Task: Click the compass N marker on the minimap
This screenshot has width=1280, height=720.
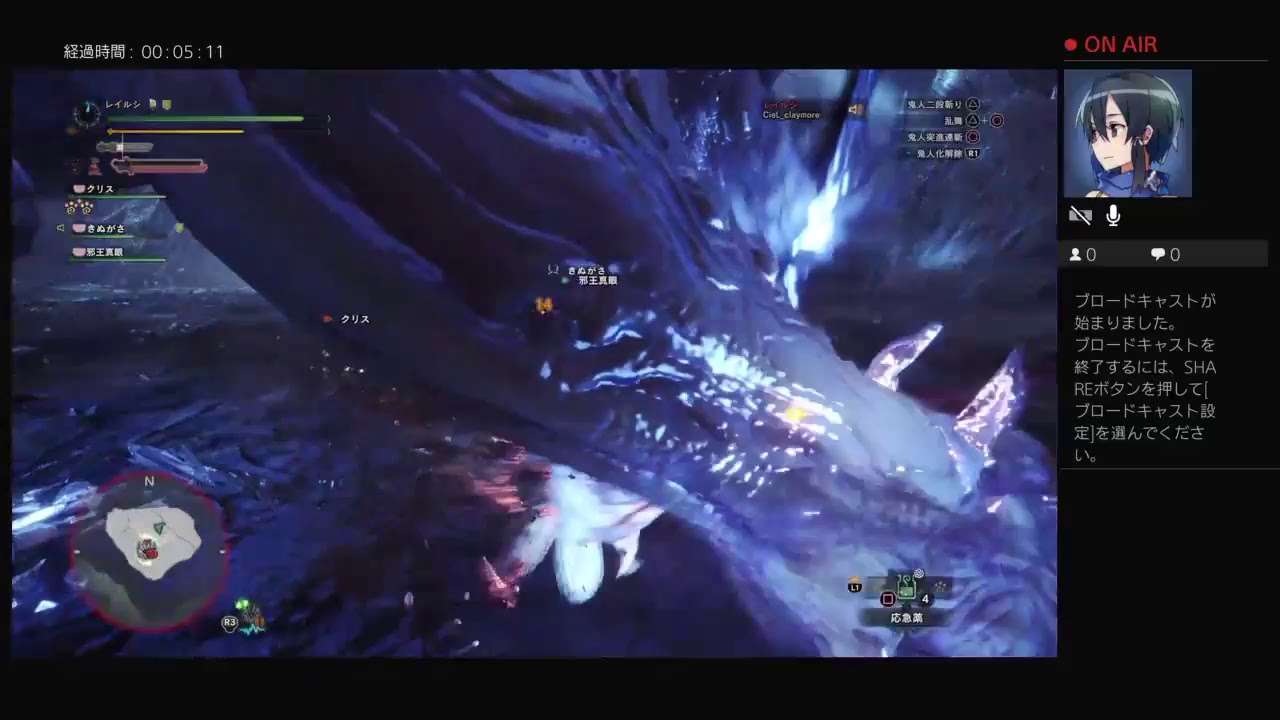Action: (x=149, y=482)
